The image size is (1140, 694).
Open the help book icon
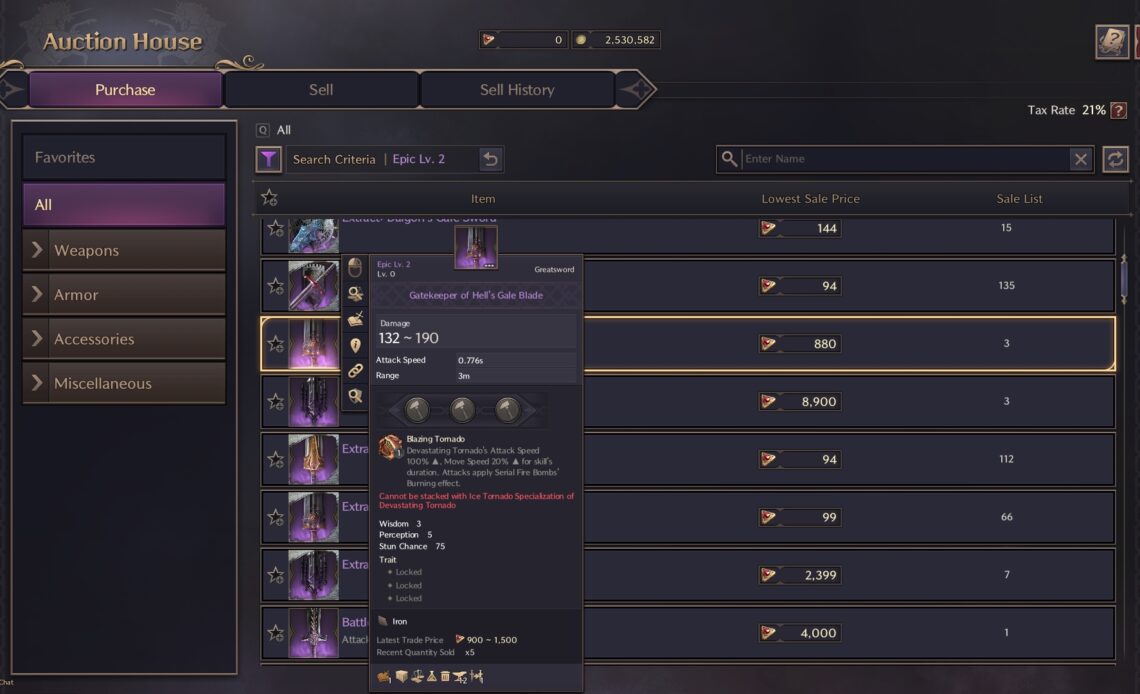point(1111,42)
